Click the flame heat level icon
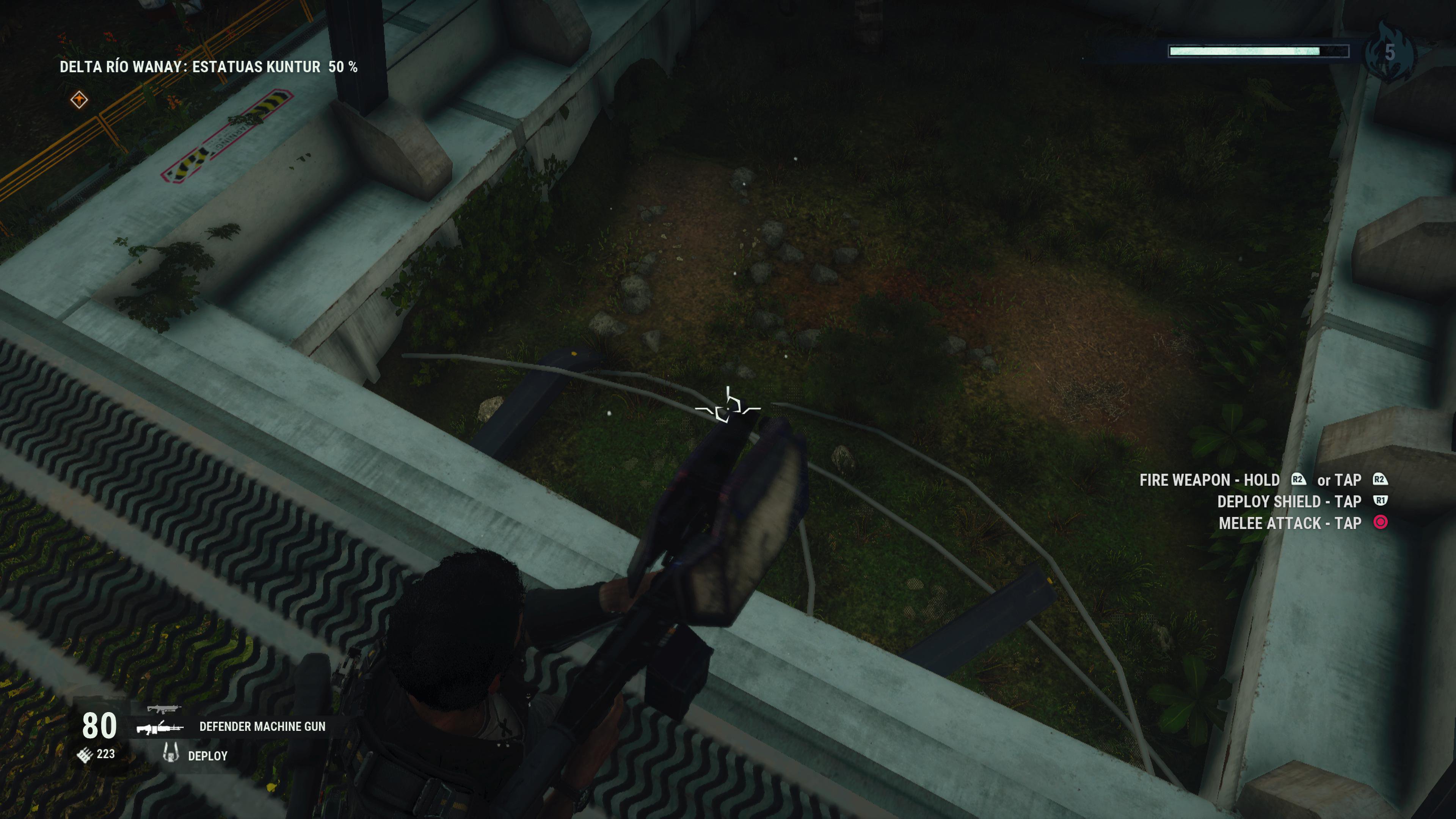Screen dimensions: 1456x819 click(1389, 52)
